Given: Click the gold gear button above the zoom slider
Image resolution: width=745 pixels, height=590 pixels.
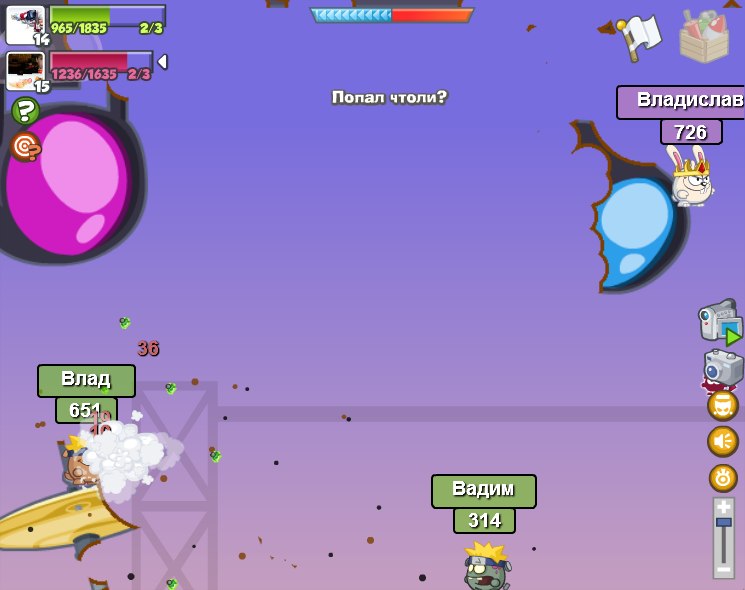Looking at the screenshot, I should pos(722,477).
